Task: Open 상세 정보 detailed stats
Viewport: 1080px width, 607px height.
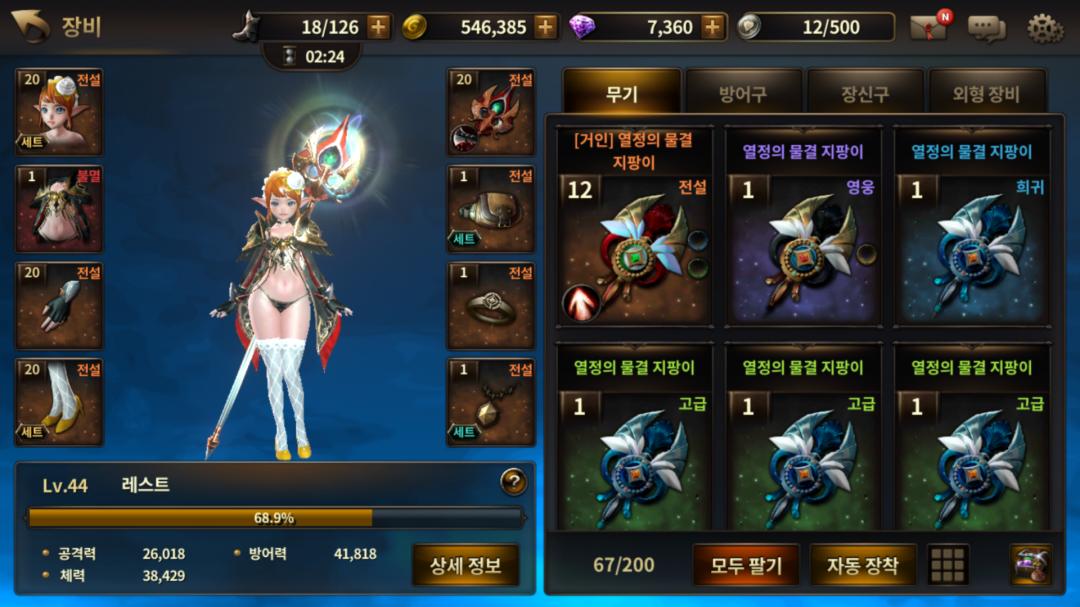Action: pos(465,565)
